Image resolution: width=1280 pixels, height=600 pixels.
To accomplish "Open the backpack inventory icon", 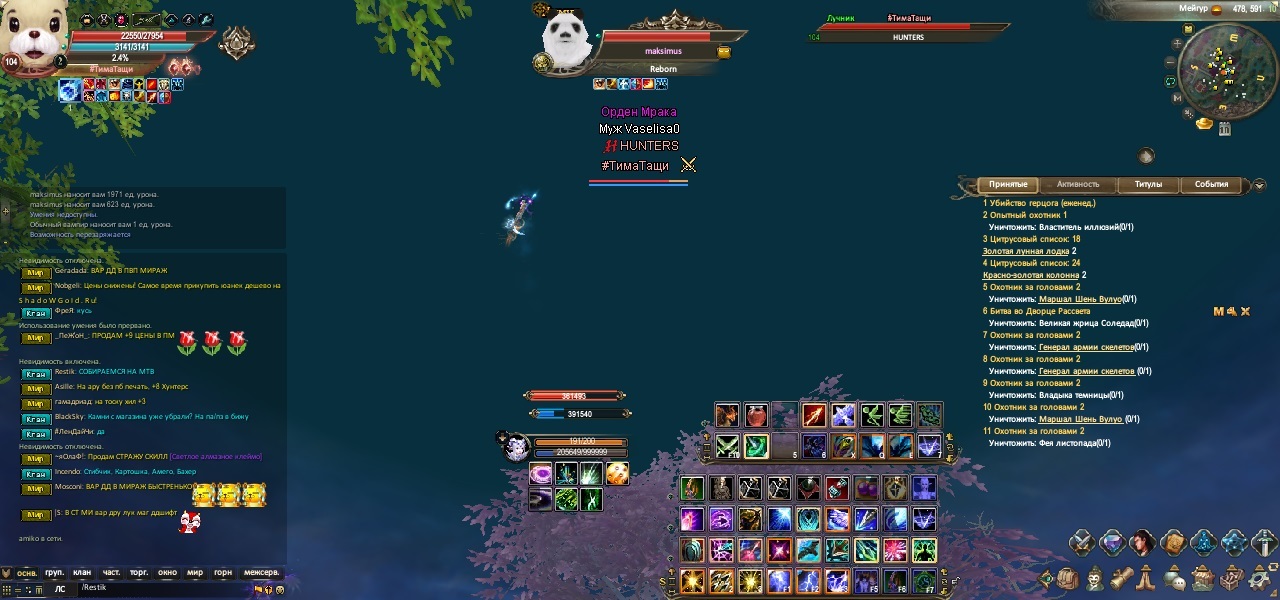I will 1068,579.
